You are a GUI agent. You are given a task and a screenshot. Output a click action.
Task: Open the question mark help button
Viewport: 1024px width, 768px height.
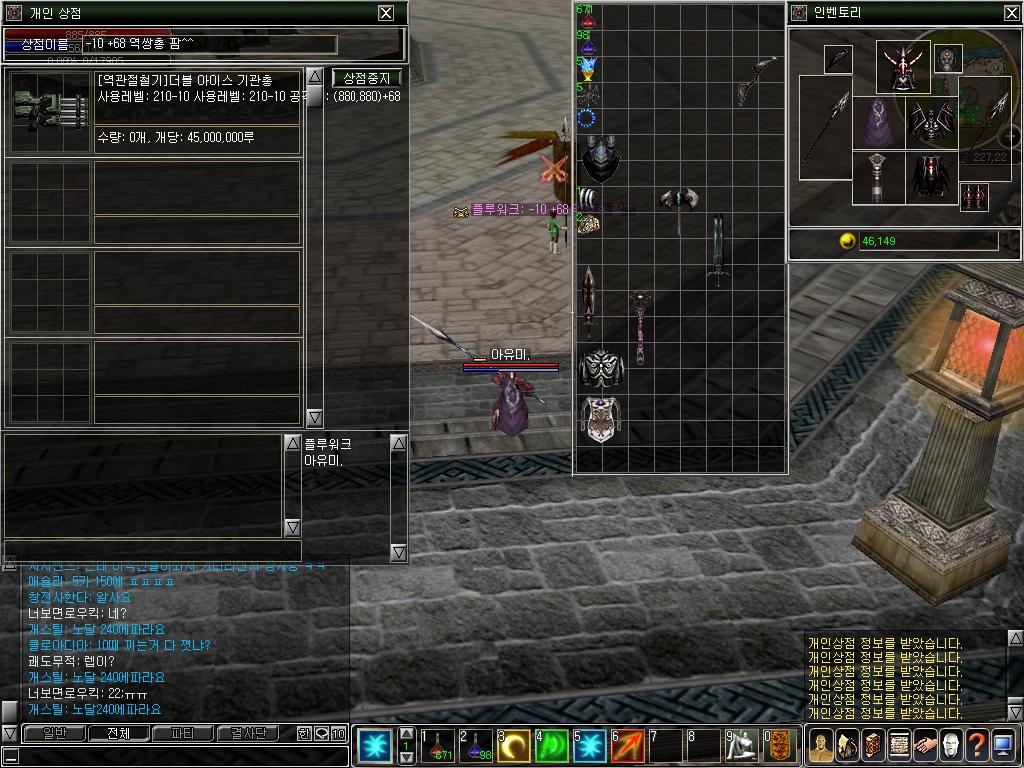tap(977, 746)
